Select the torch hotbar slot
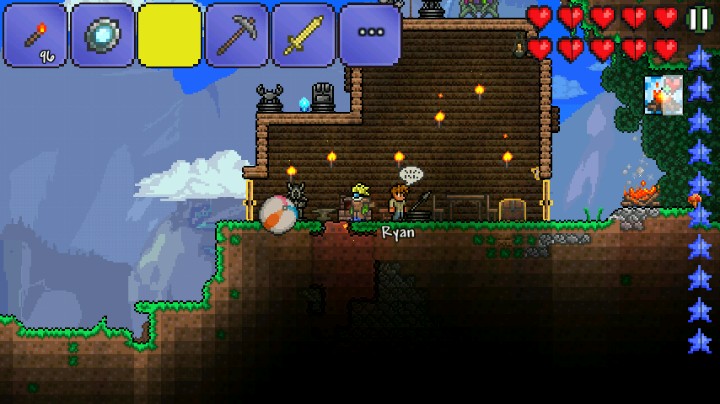Image resolution: width=720 pixels, height=404 pixels. click(x=36, y=35)
